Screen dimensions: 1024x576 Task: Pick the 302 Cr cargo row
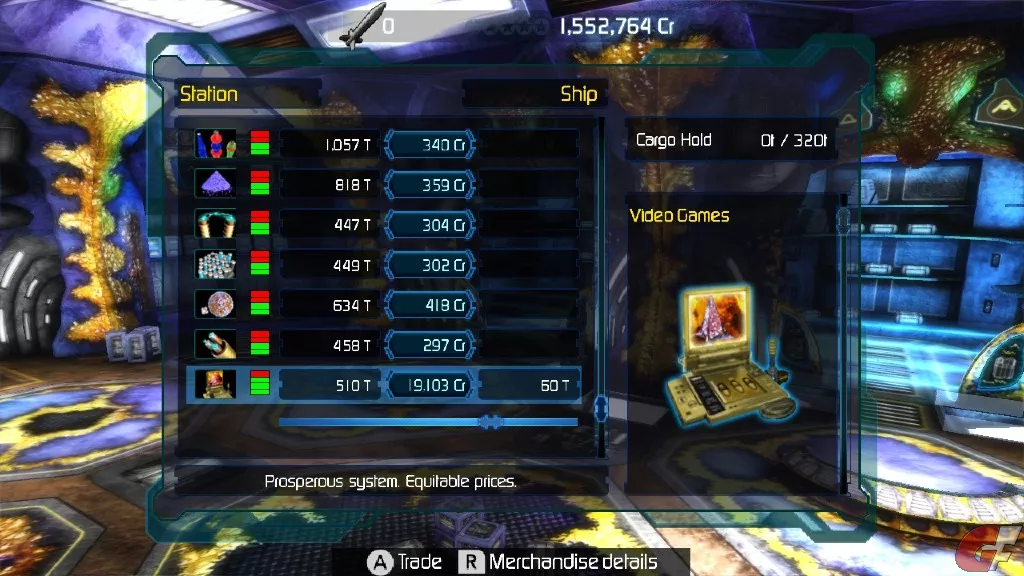(x=429, y=265)
